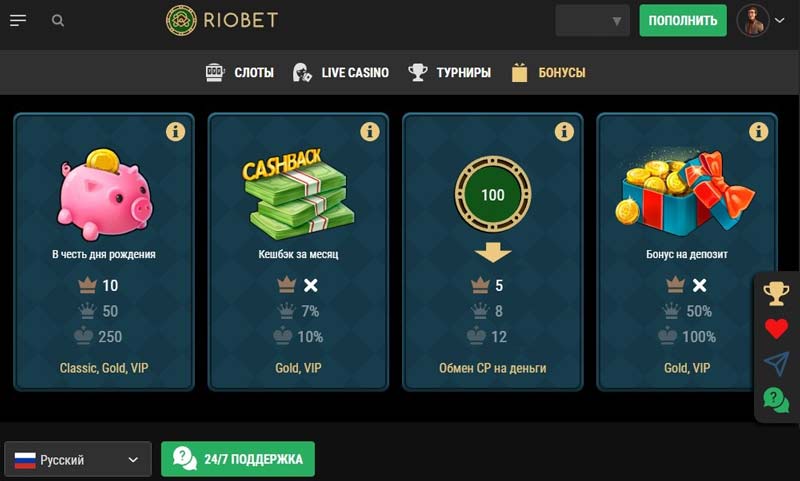The width and height of the screenshot is (800, 481).
Task: Open favorites with the red heart icon
Action: [x=776, y=329]
